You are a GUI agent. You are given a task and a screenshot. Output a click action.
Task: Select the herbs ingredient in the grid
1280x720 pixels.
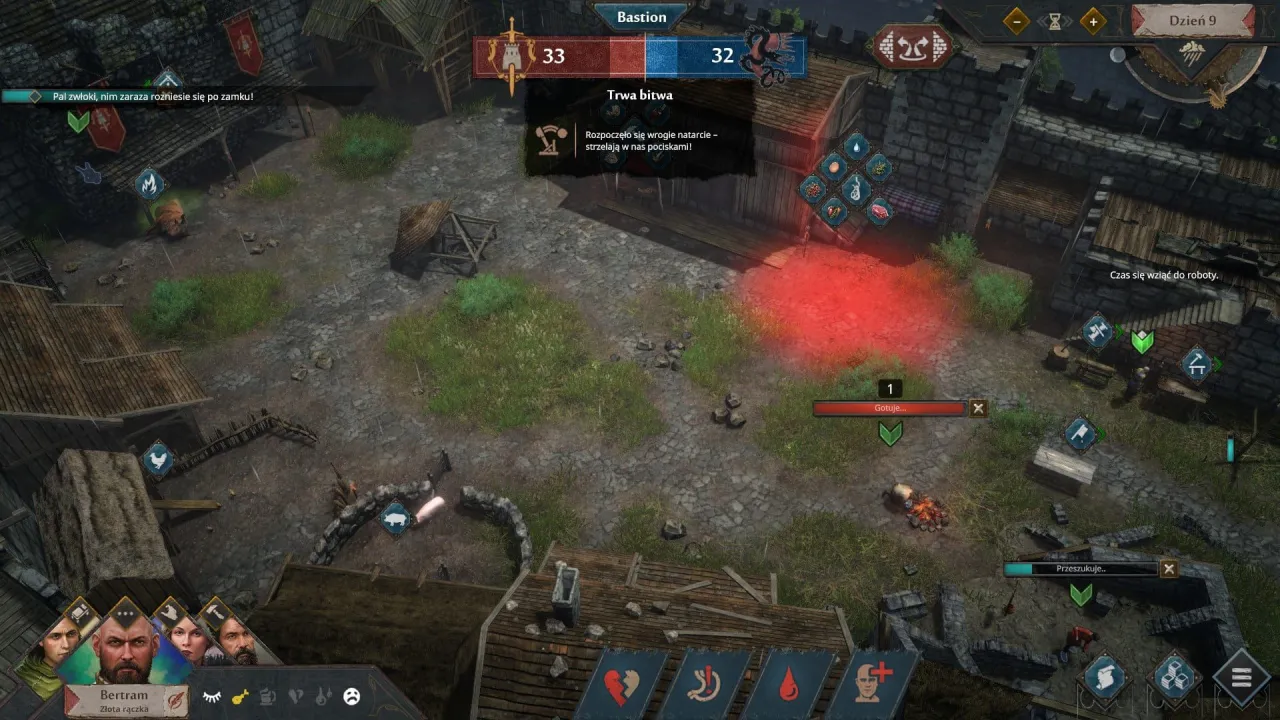pyautogui.click(x=879, y=167)
